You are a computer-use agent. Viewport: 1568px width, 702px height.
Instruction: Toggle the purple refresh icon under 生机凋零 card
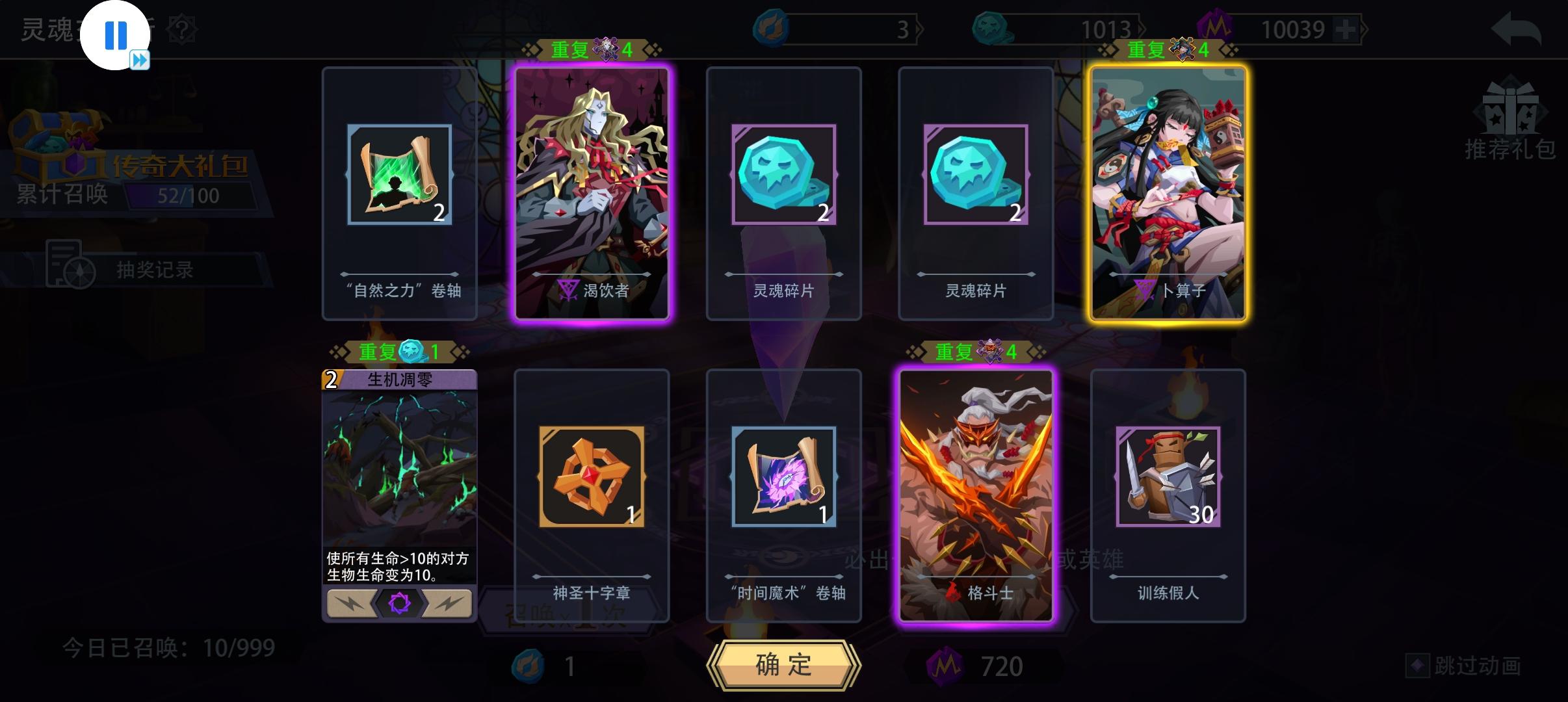(400, 603)
